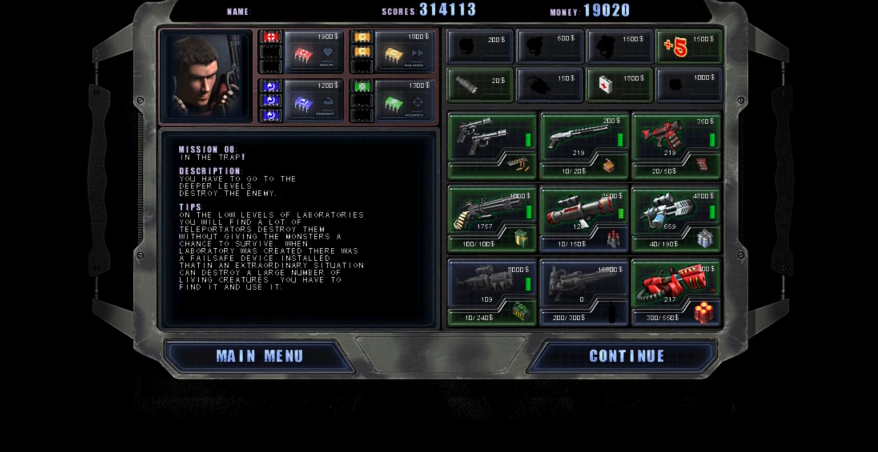Select the red flamethrower weapon slot
Image resolution: width=878 pixels, height=452 pixels.
tap(675, 283)
